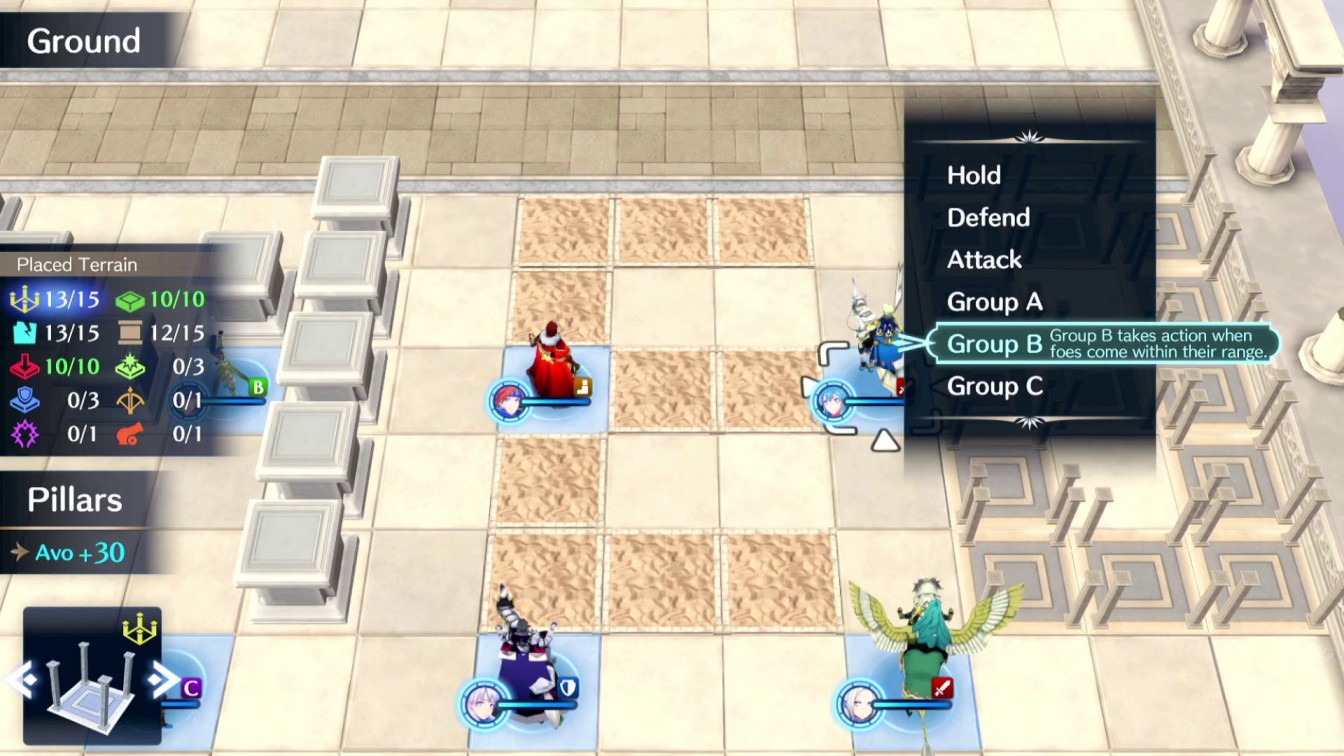Choose Hold from the action menu
1344x756 pixels.
pyautogui.click(x=971, y=176)
